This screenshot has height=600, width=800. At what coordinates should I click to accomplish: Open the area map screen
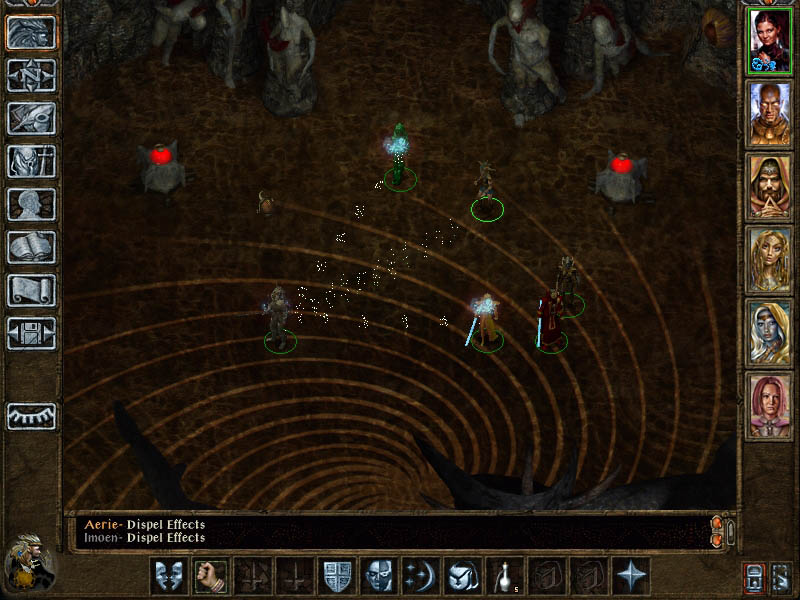coord(31,74)
